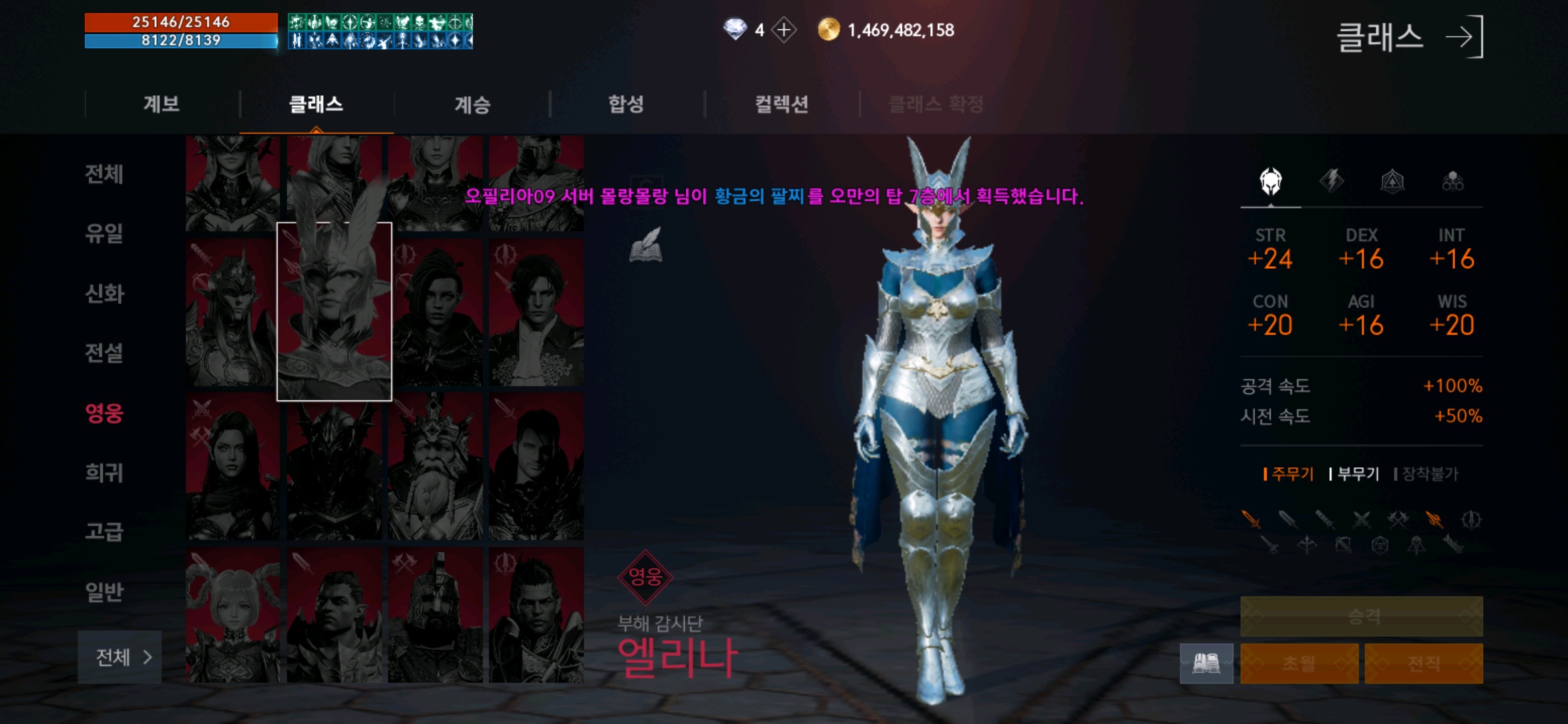Click the dual axes weapon icon
Image resolution: width=1568 pixels, height=724 pixels.
[1399, 520]
